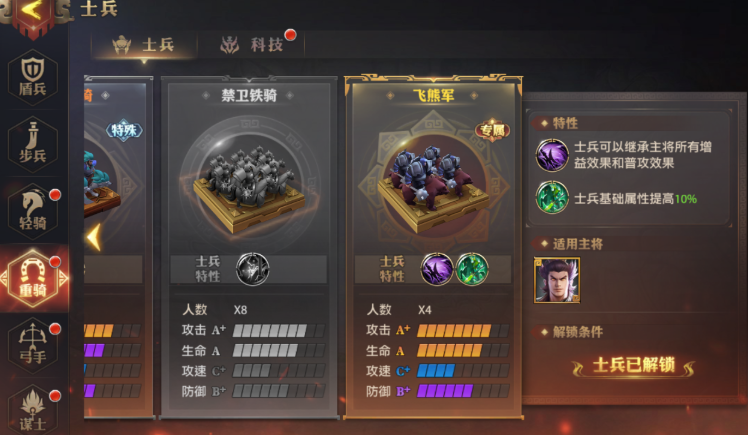The width and height of the screenshot is (748, 435).
Task: Choose the 重骑 category
Action: pyautogui.click(x=33, y=273)
